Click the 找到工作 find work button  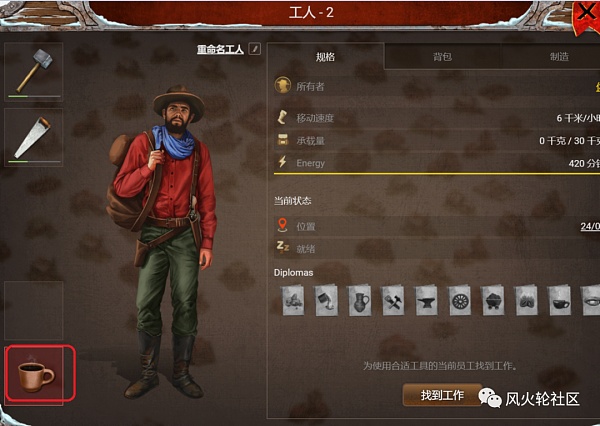(x=442, y=395)
